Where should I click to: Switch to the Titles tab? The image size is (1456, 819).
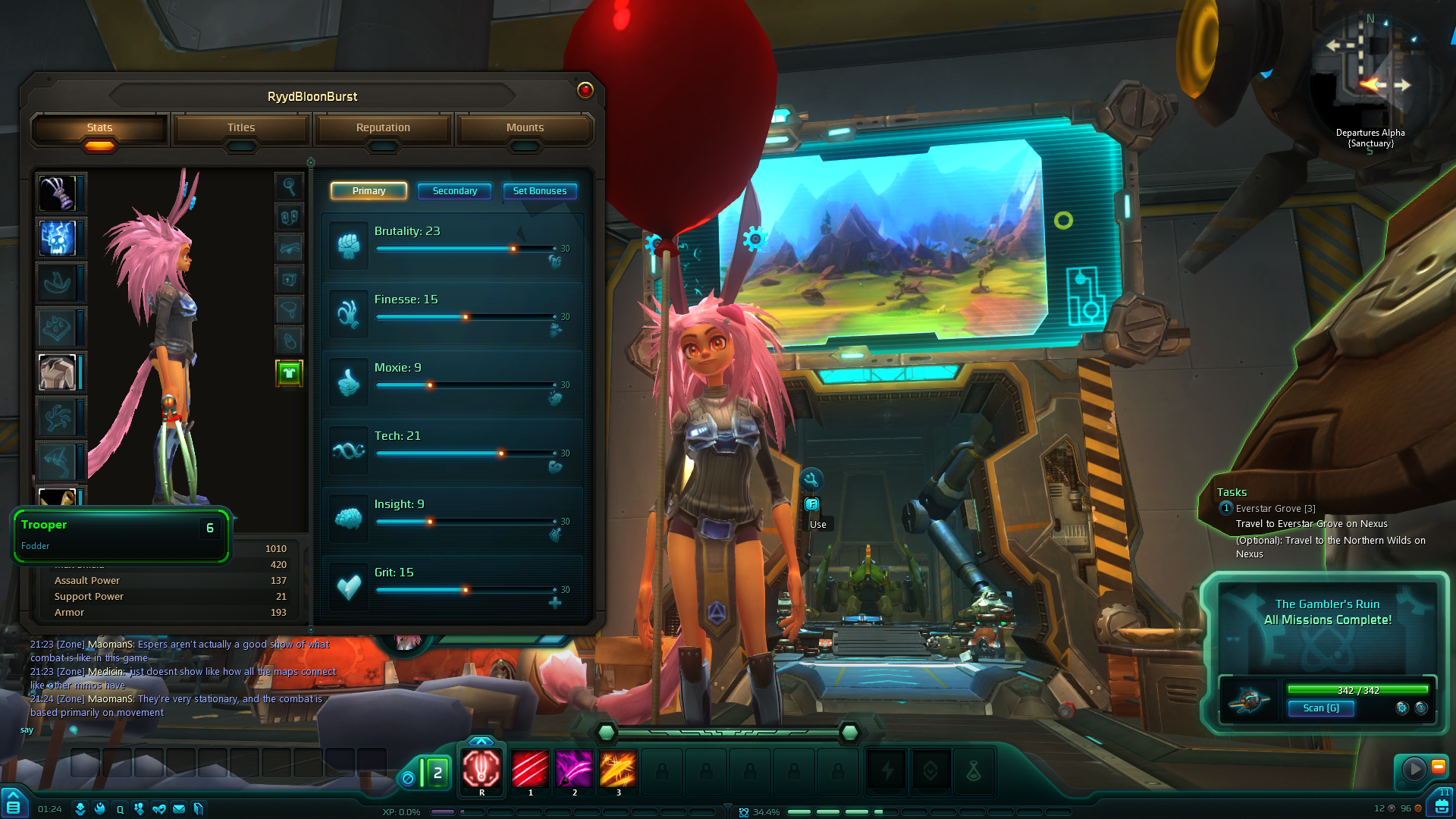(241, 128)
